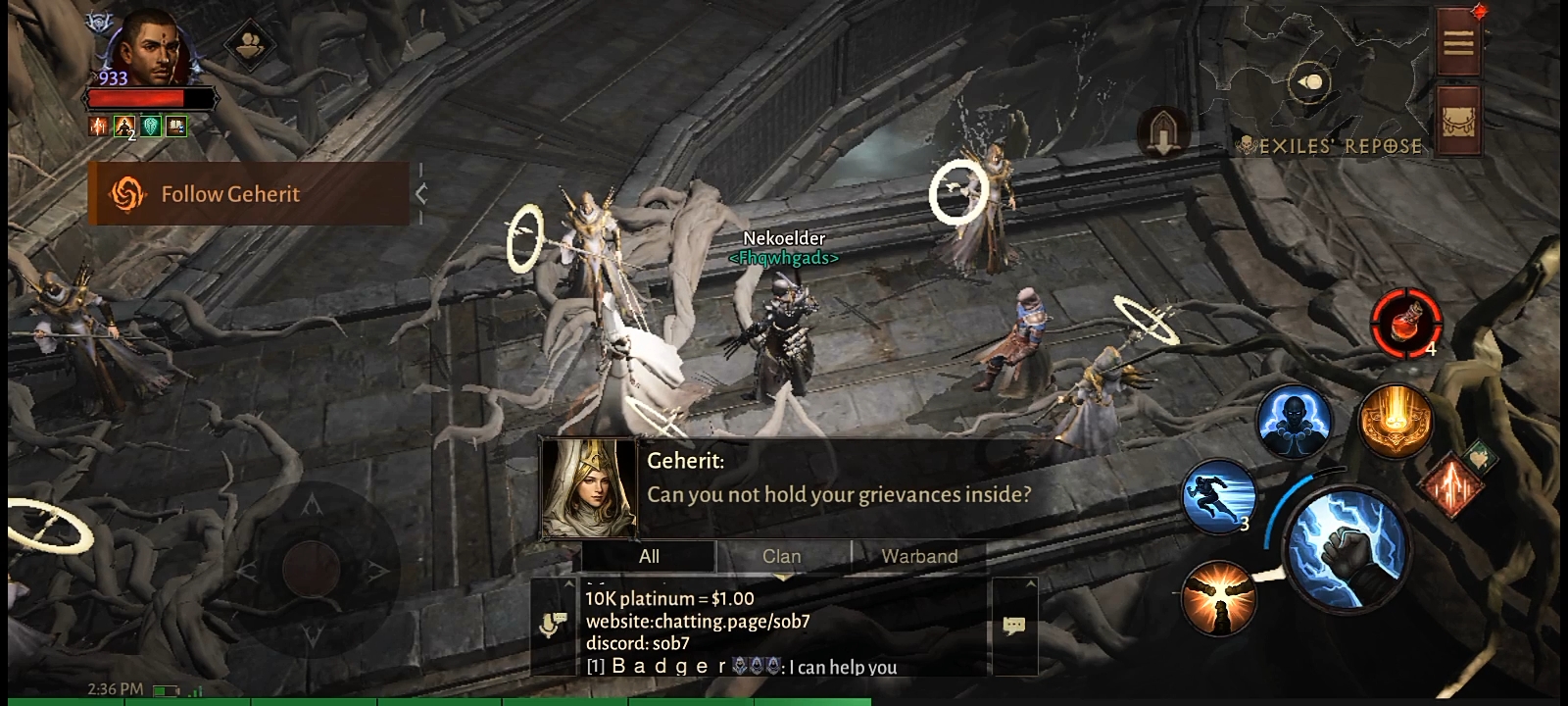Screen dimensions: 1568x706
Task: Switch to the Clan chat tab
Action: pyautogui.click(x=782, y=556)
